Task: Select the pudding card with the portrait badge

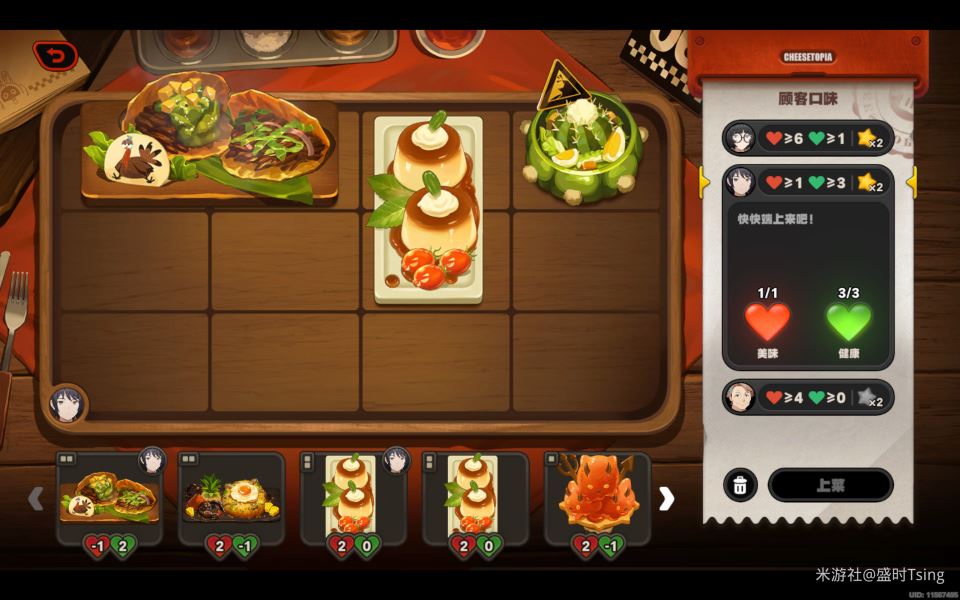Action: click(x=353, y=497)
